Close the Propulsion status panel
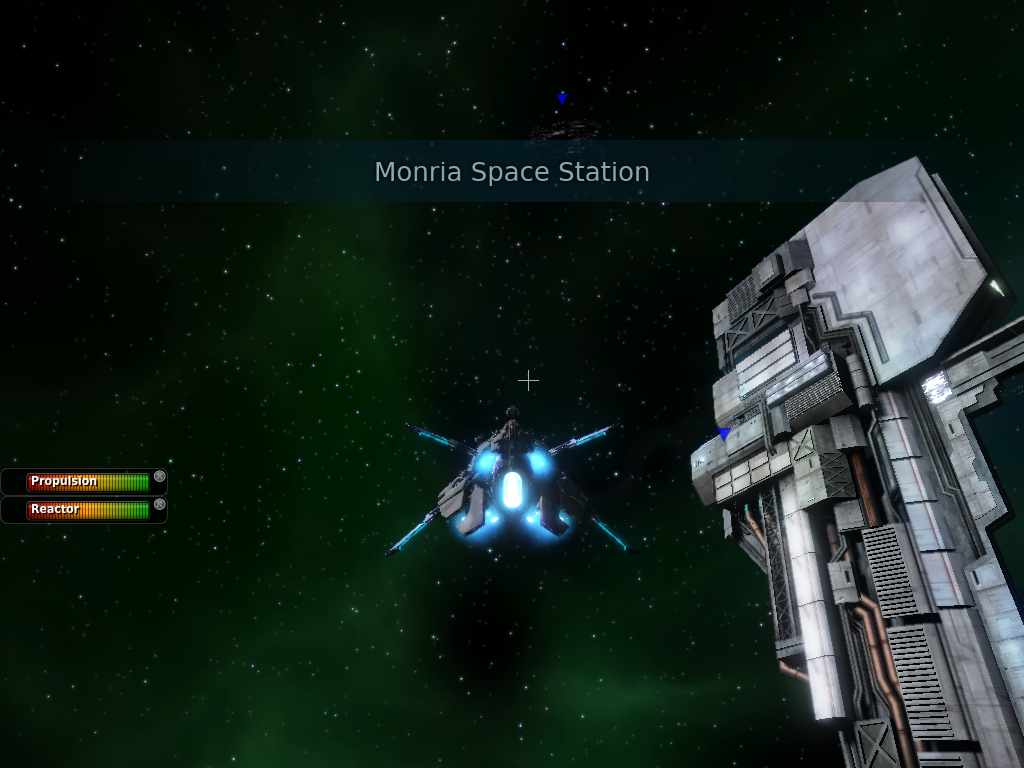The height and width of the screenshot is (768, 1024). (159, 477)
